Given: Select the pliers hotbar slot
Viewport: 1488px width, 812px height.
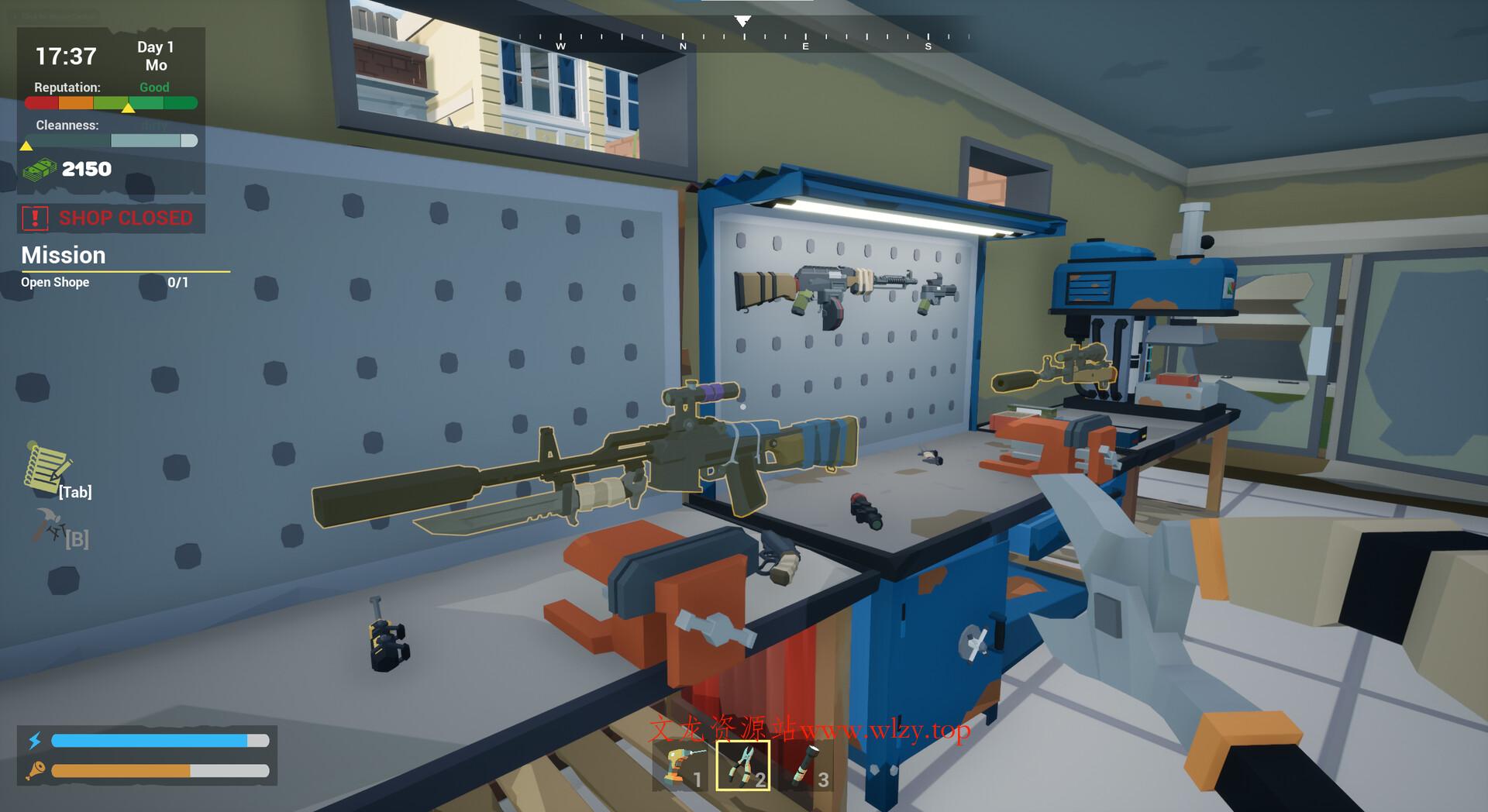Looking at the screenshot, I should pyautogui.click(x=742, y=766).
